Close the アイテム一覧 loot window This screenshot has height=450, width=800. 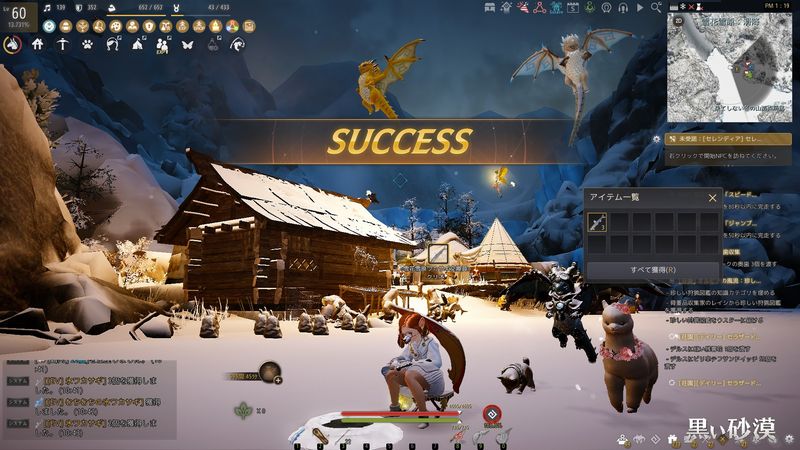(713, 198)
